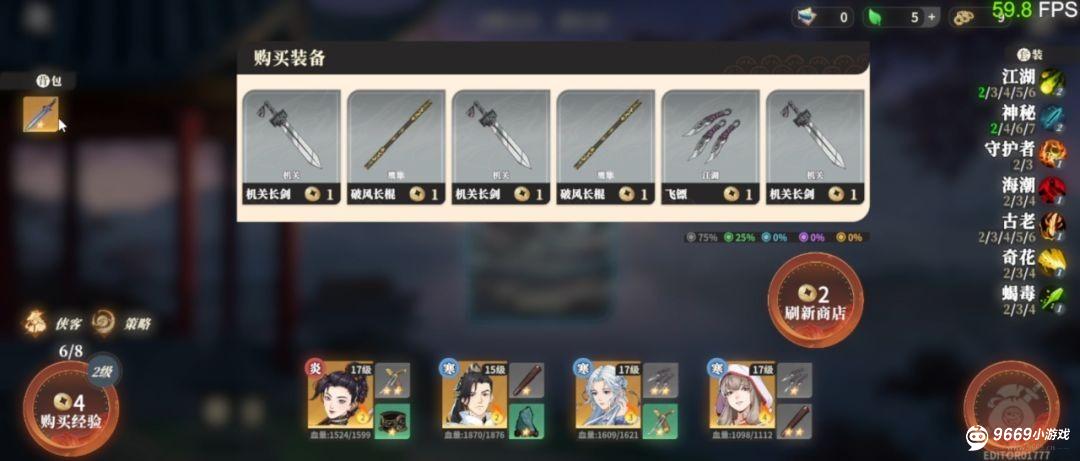Open the 海潮 set bonus entry
This screenshot has width=1080, height=461.
click(1031, 189)
